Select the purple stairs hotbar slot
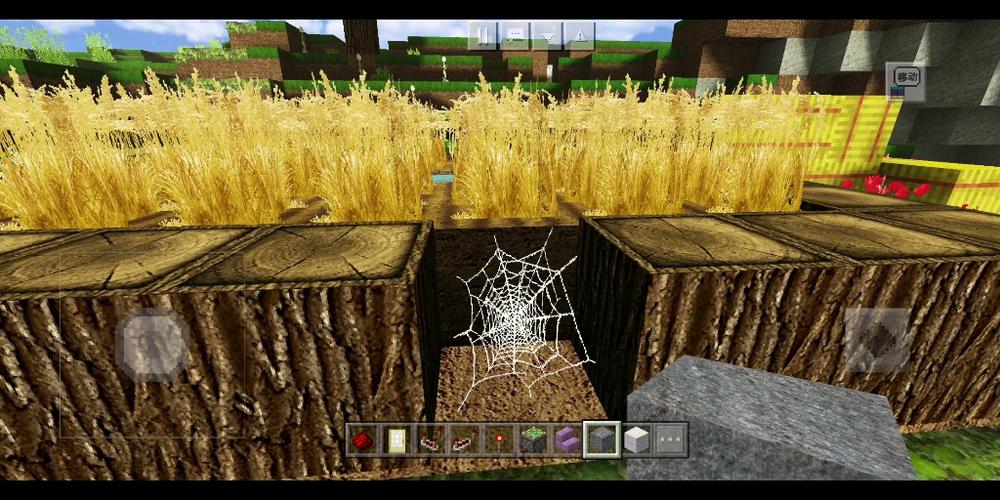1000x500 pixels. (x=566, y=438)
